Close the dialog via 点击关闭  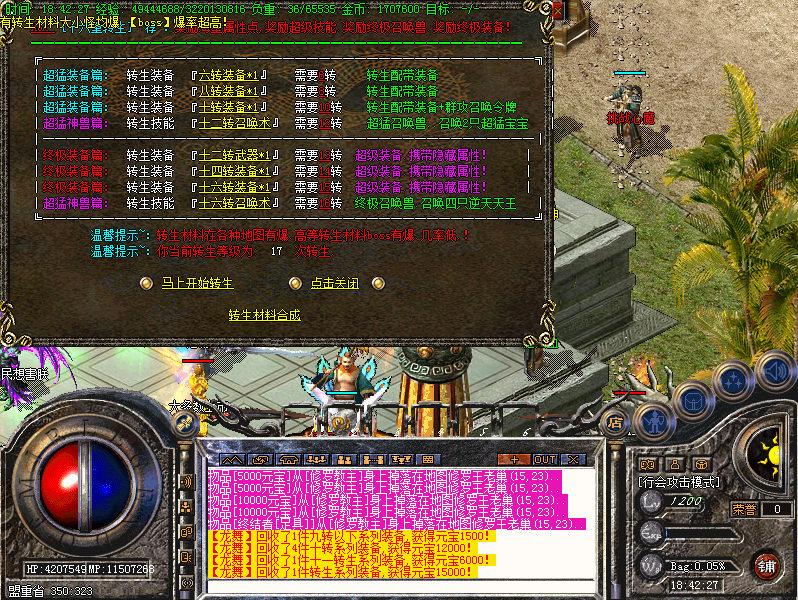(334, 283)
